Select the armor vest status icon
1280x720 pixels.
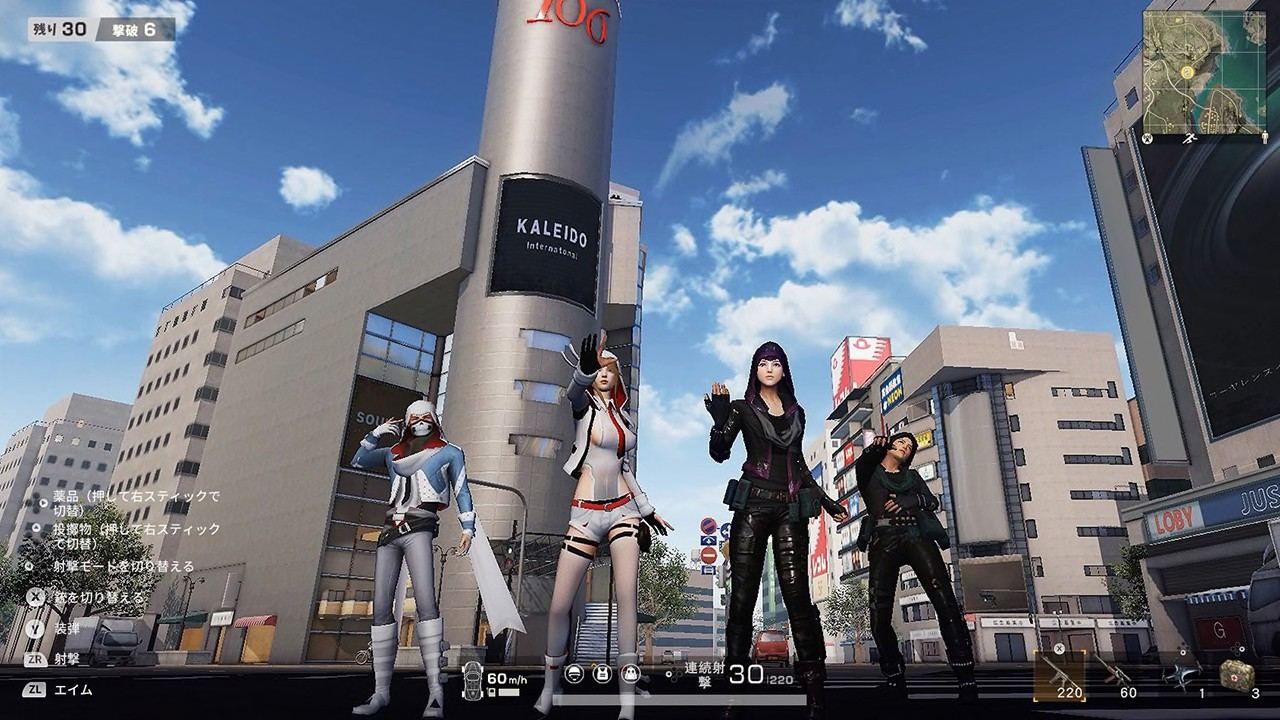click(603, 673)
